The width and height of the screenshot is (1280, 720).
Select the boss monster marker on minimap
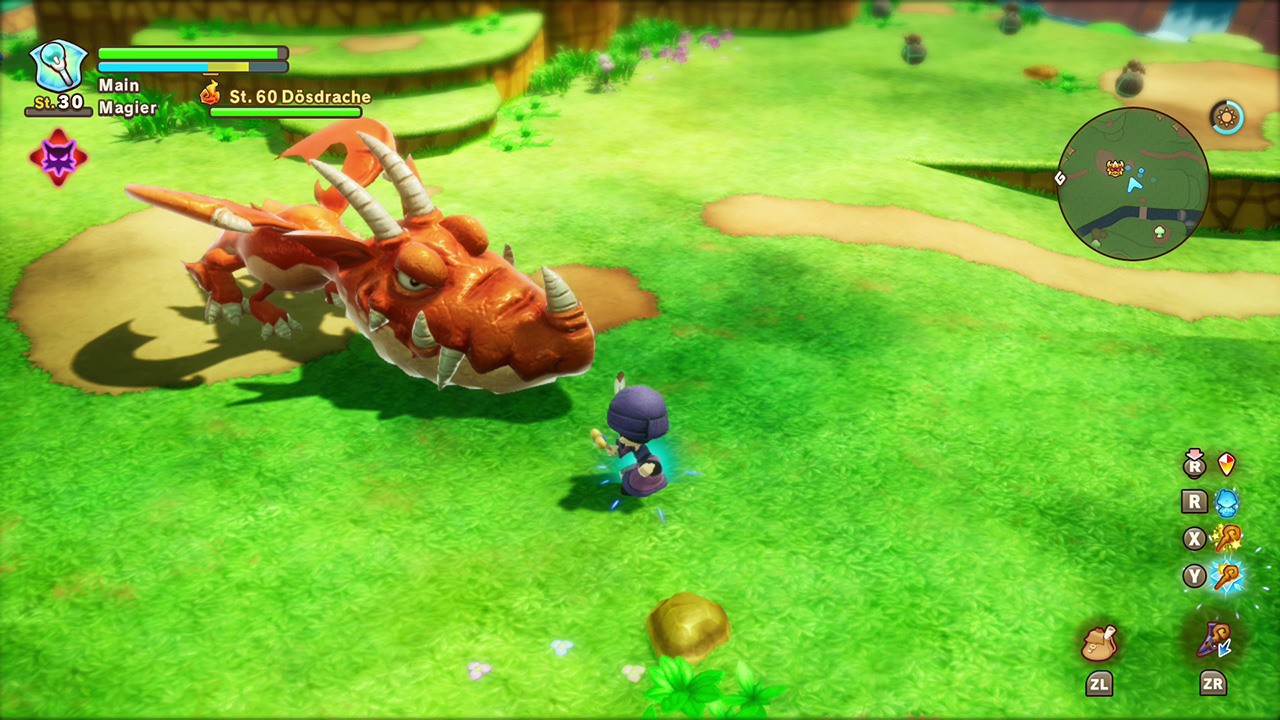point(1115,168)
